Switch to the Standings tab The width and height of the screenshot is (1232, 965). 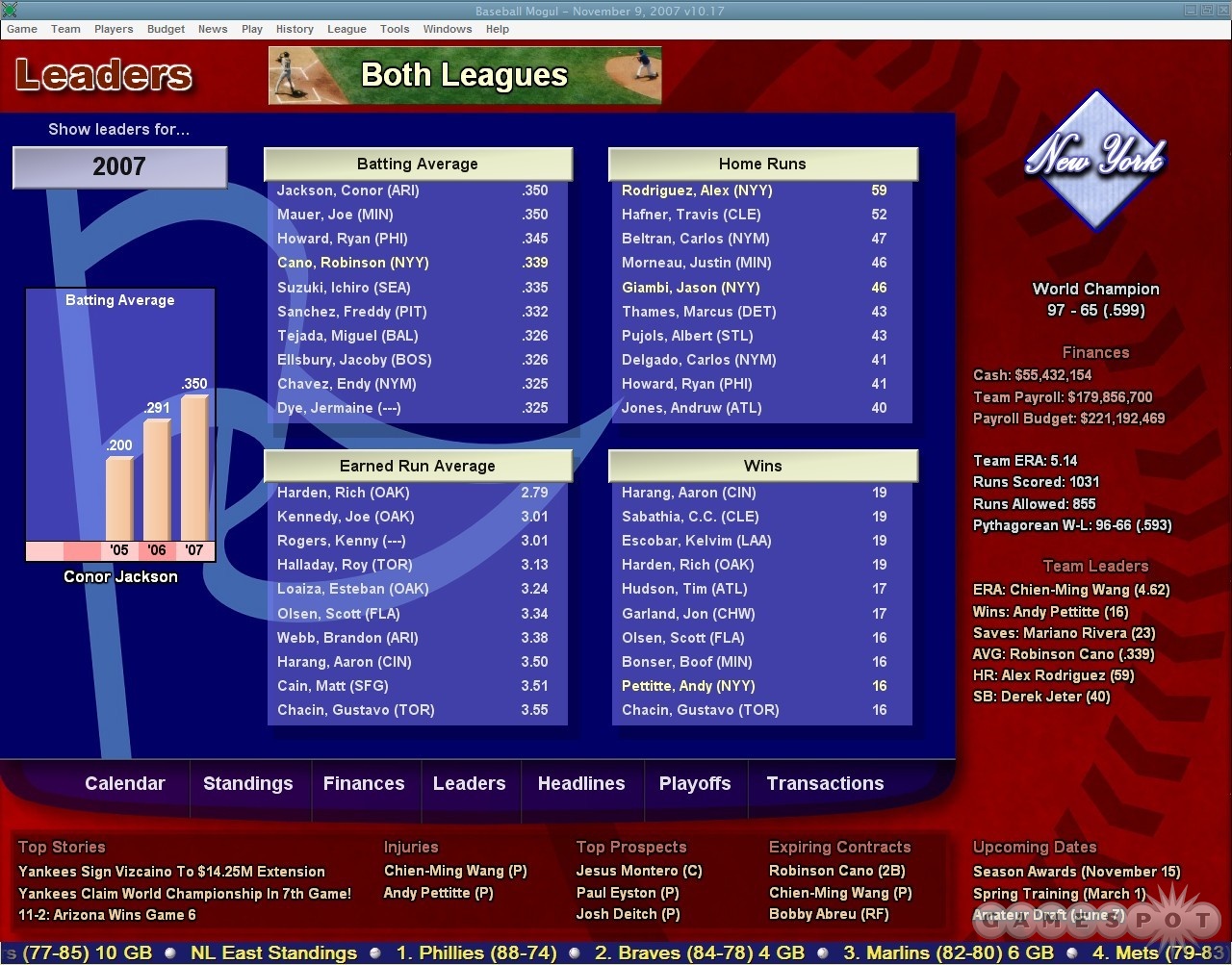(249, 783)
